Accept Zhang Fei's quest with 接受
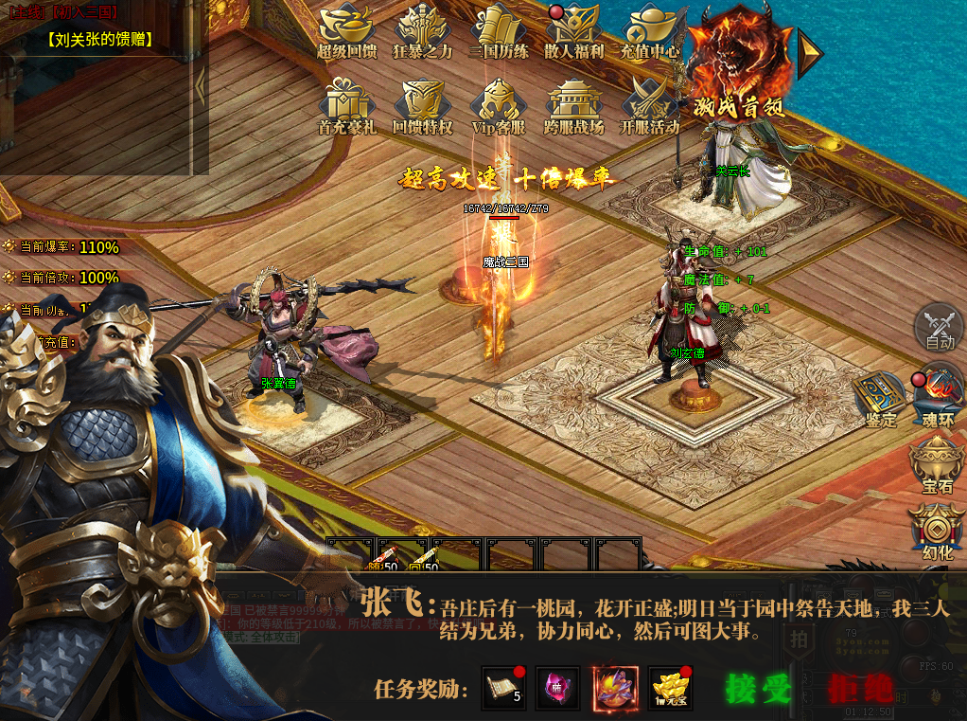The width and height of the screenshot is (967, 722). 758,689
